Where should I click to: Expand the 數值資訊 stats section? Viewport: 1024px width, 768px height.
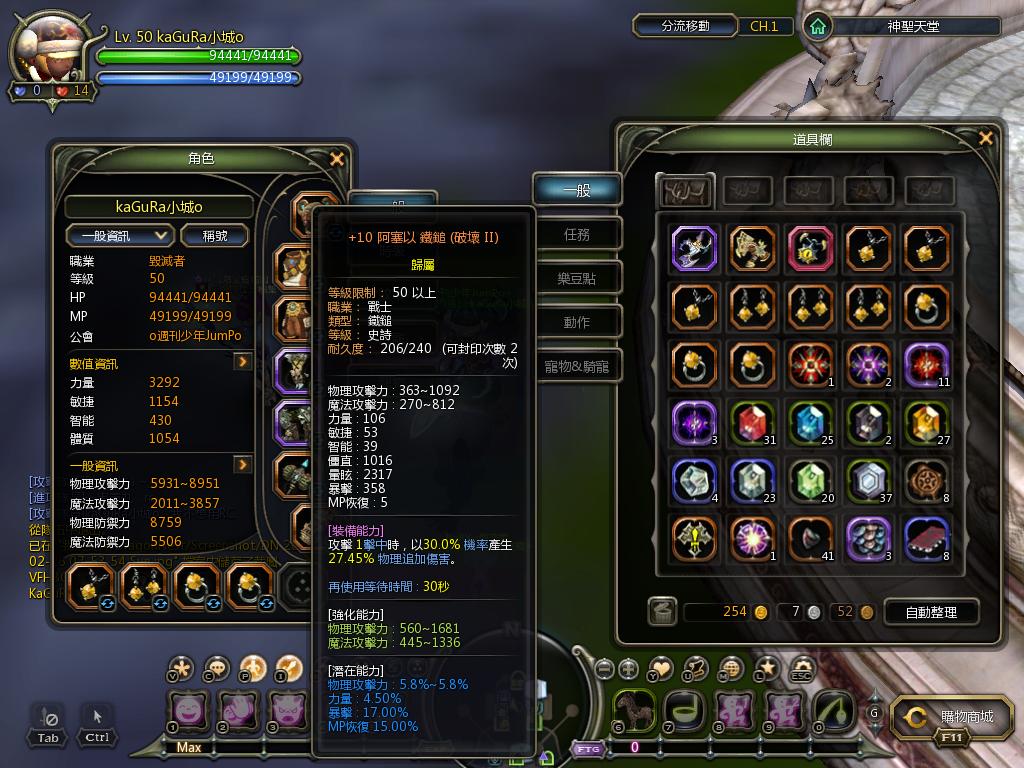click(242, 362)
